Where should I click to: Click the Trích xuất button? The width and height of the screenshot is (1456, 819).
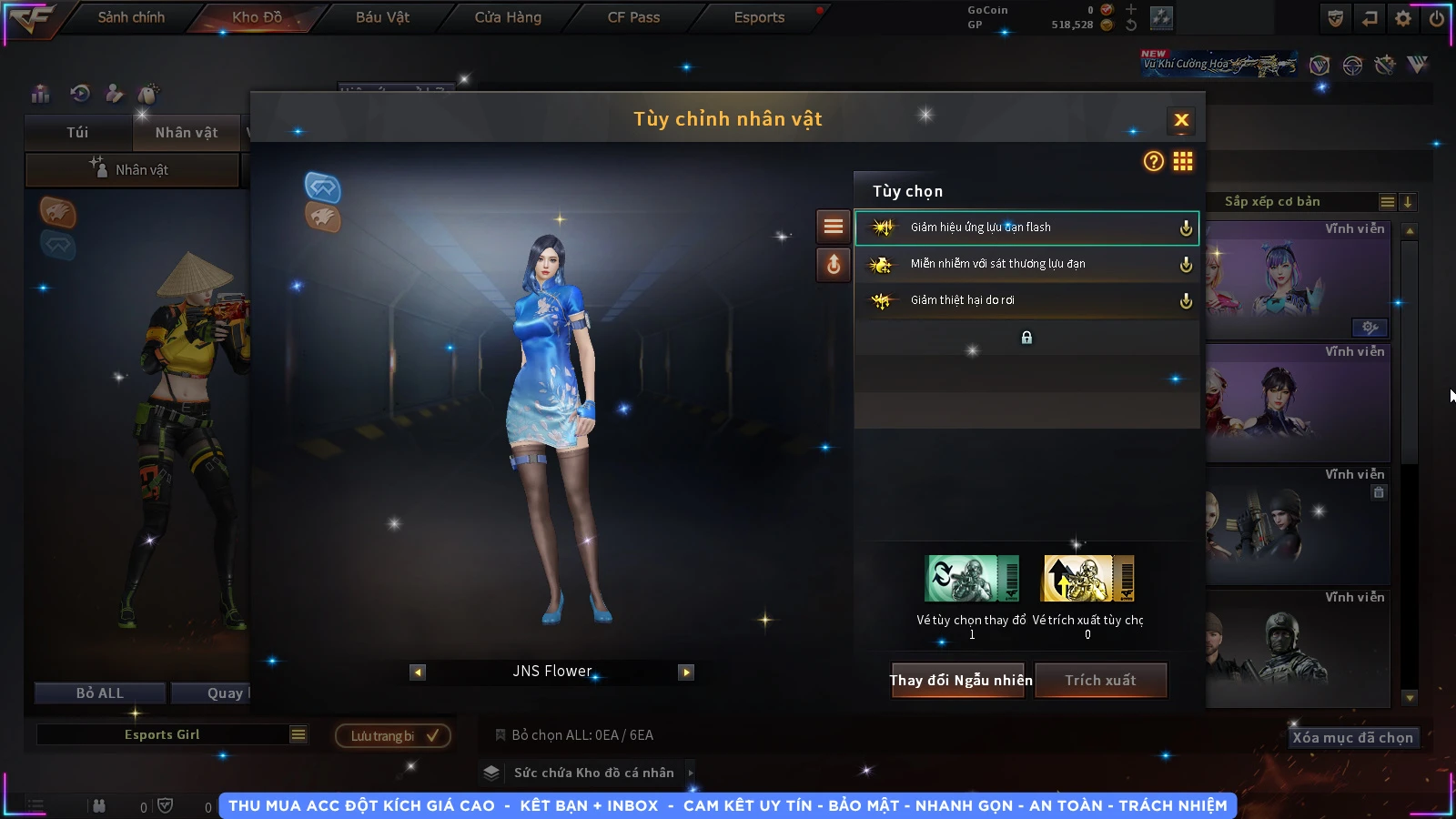click(1100, 681)
